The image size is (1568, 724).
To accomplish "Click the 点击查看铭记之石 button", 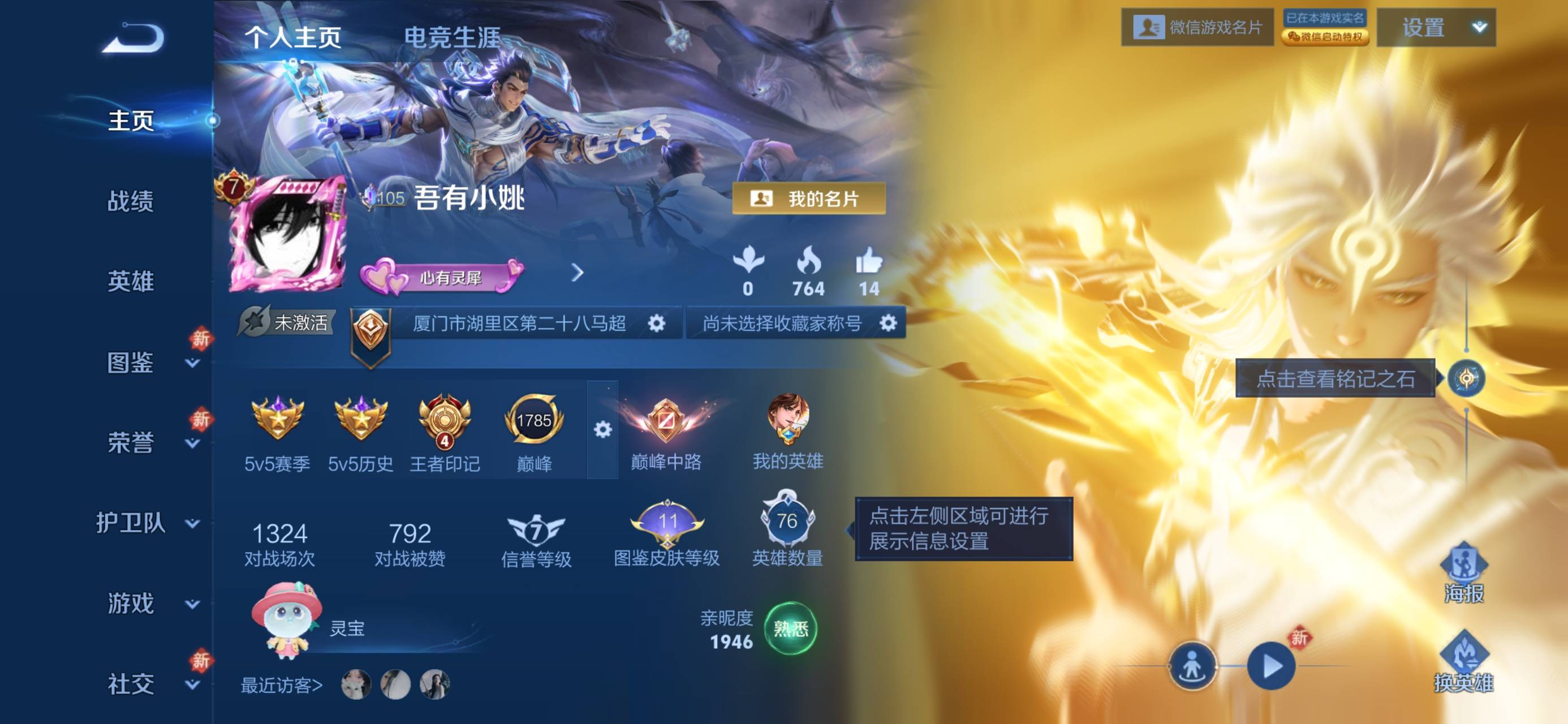I will [x=1335, y=379].
